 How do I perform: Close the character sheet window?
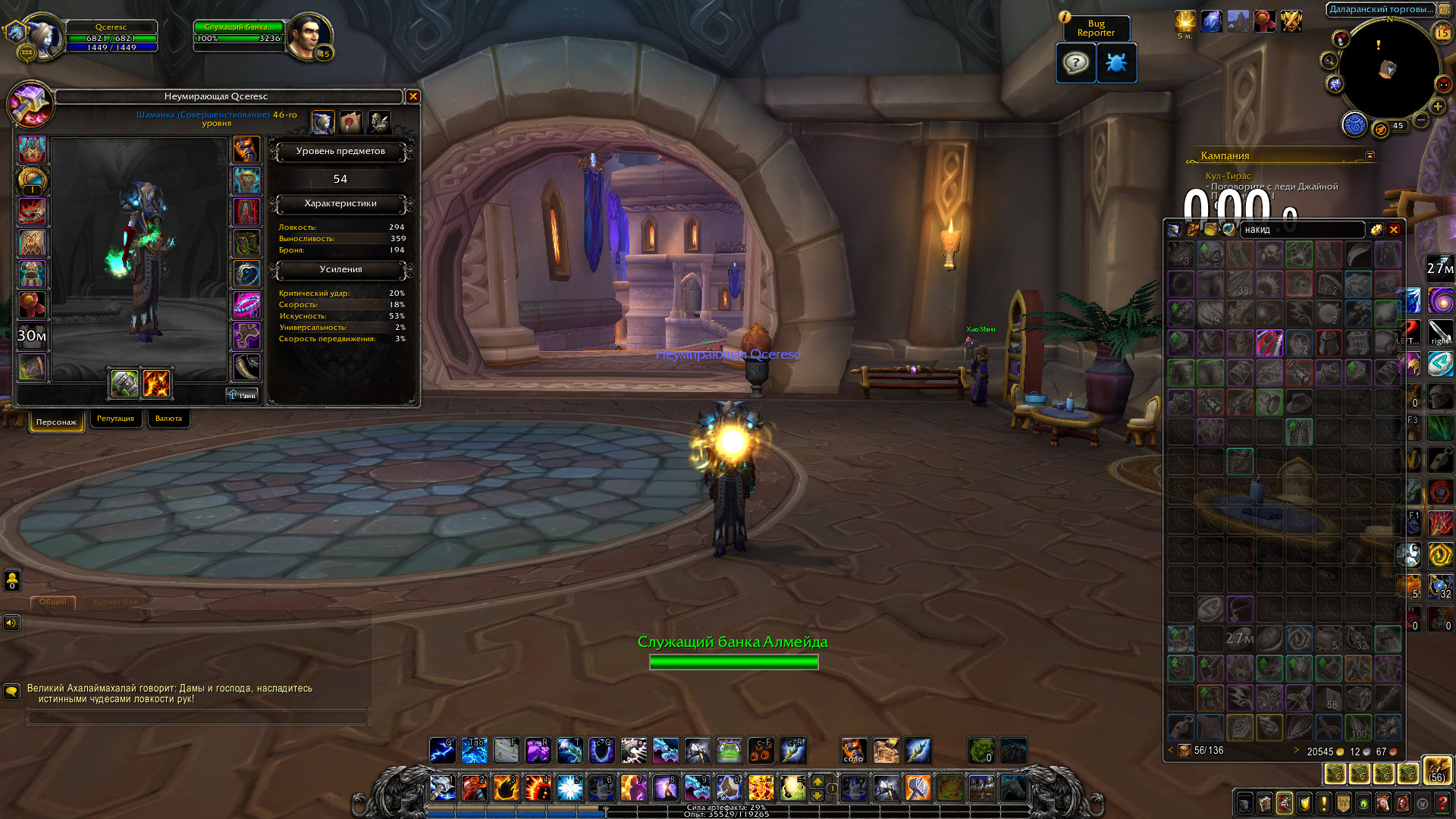[x=413, y=96]
